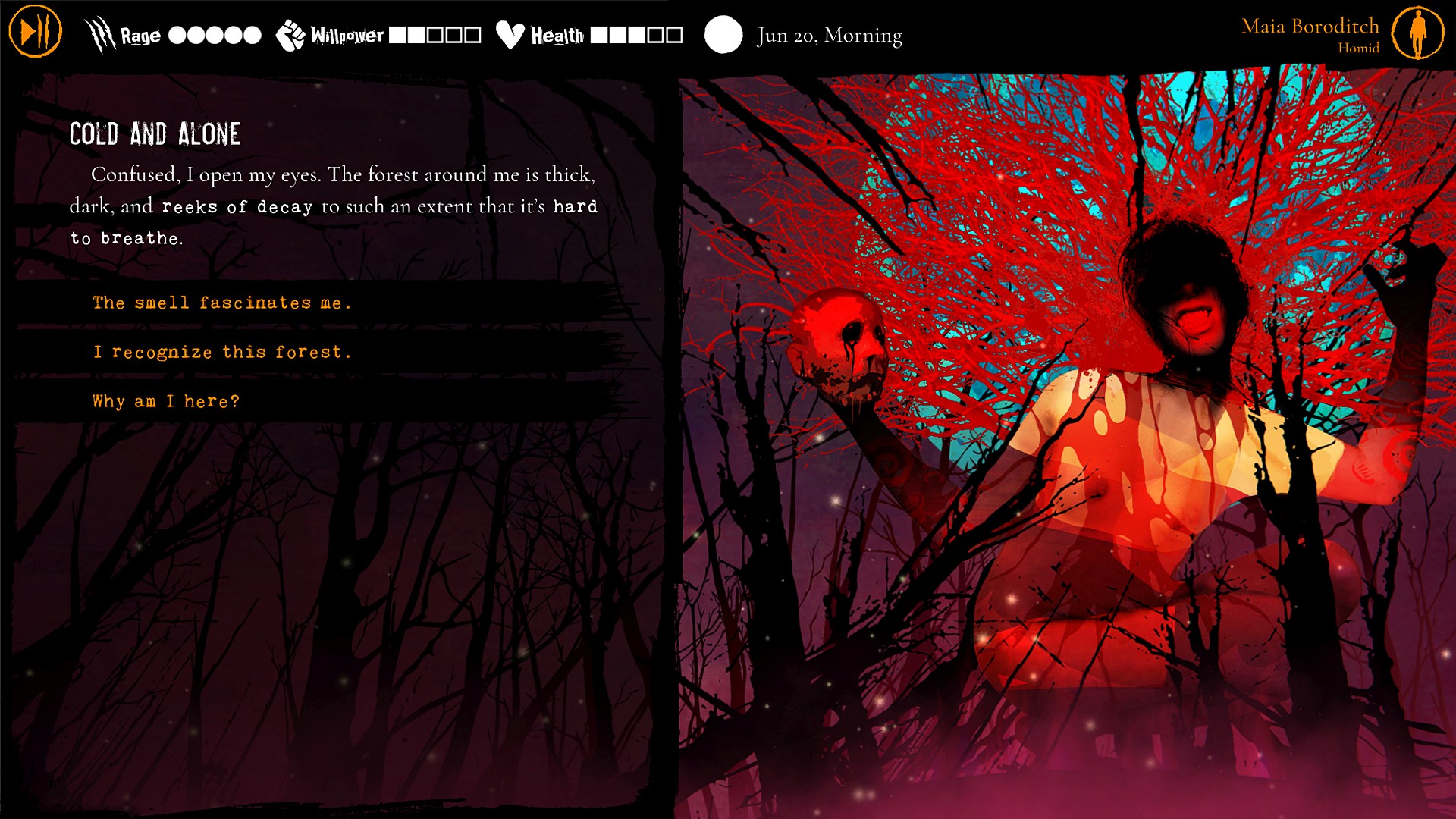Image resolution: width=1456 pixels, height=819 pixels.
Task: Select the character name Maia Boroditch
Action: (x=1310, y=25)
